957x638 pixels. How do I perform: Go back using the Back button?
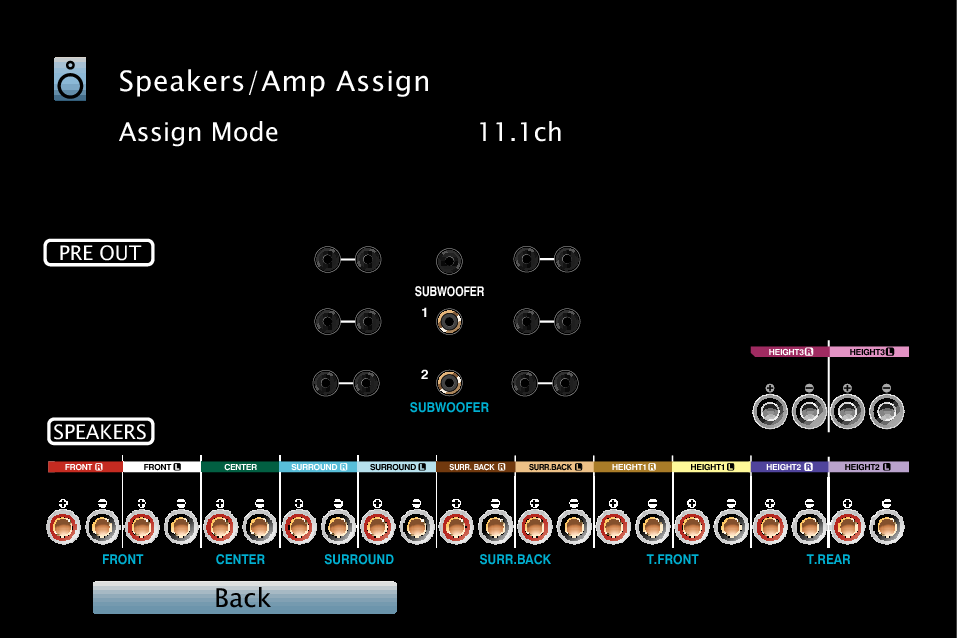pos(244,598)
